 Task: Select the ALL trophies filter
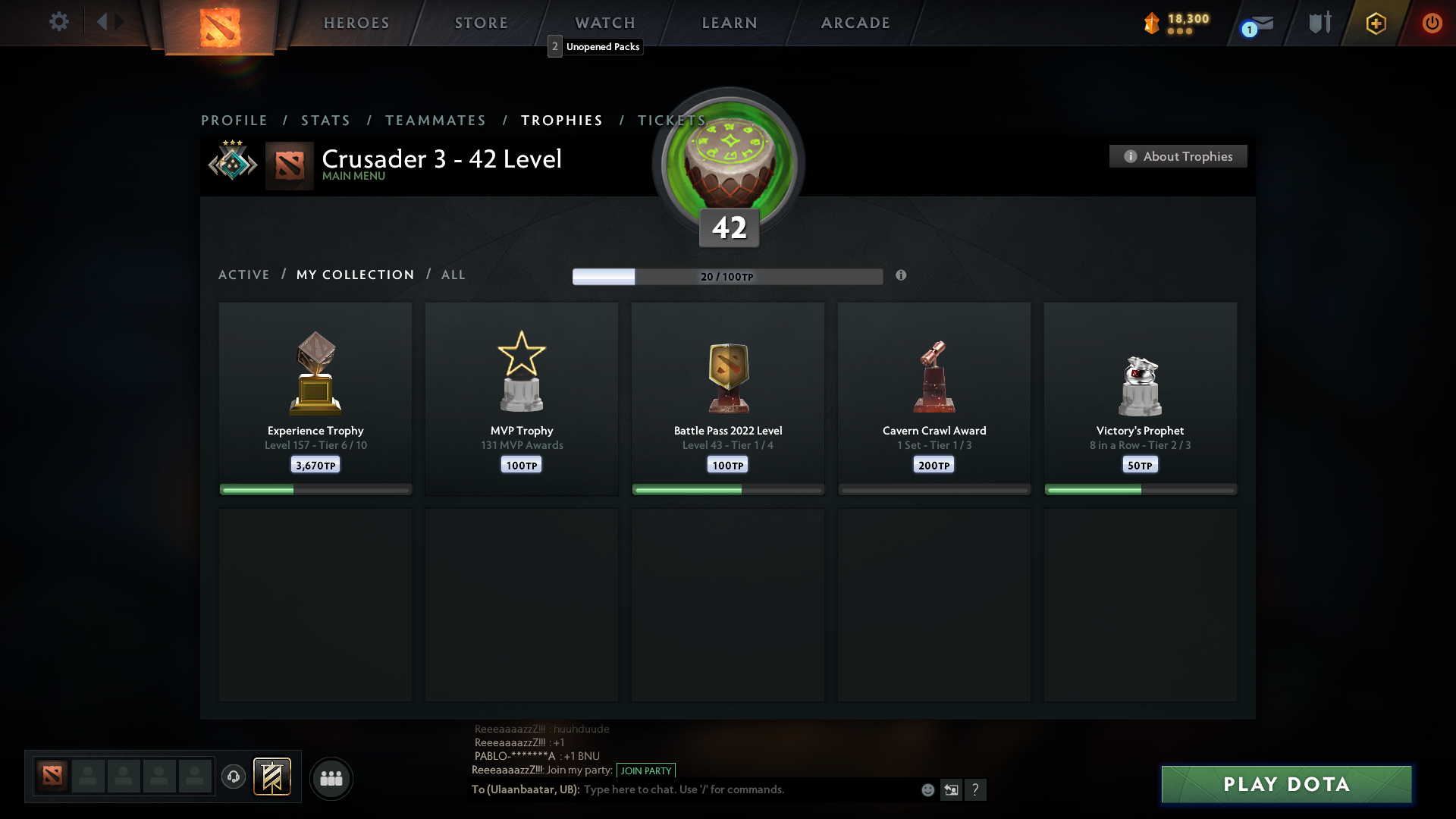coord(453,275)
